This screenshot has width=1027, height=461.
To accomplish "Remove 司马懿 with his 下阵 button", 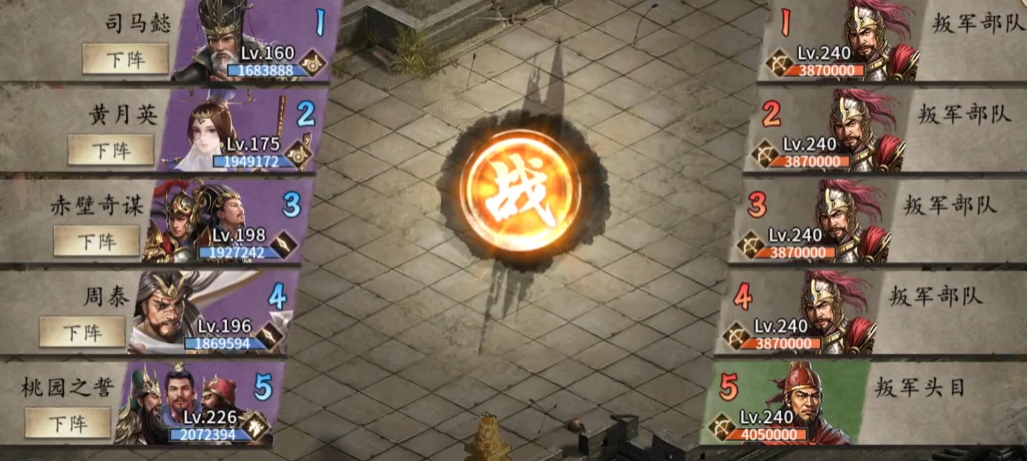I will [125, 59].
